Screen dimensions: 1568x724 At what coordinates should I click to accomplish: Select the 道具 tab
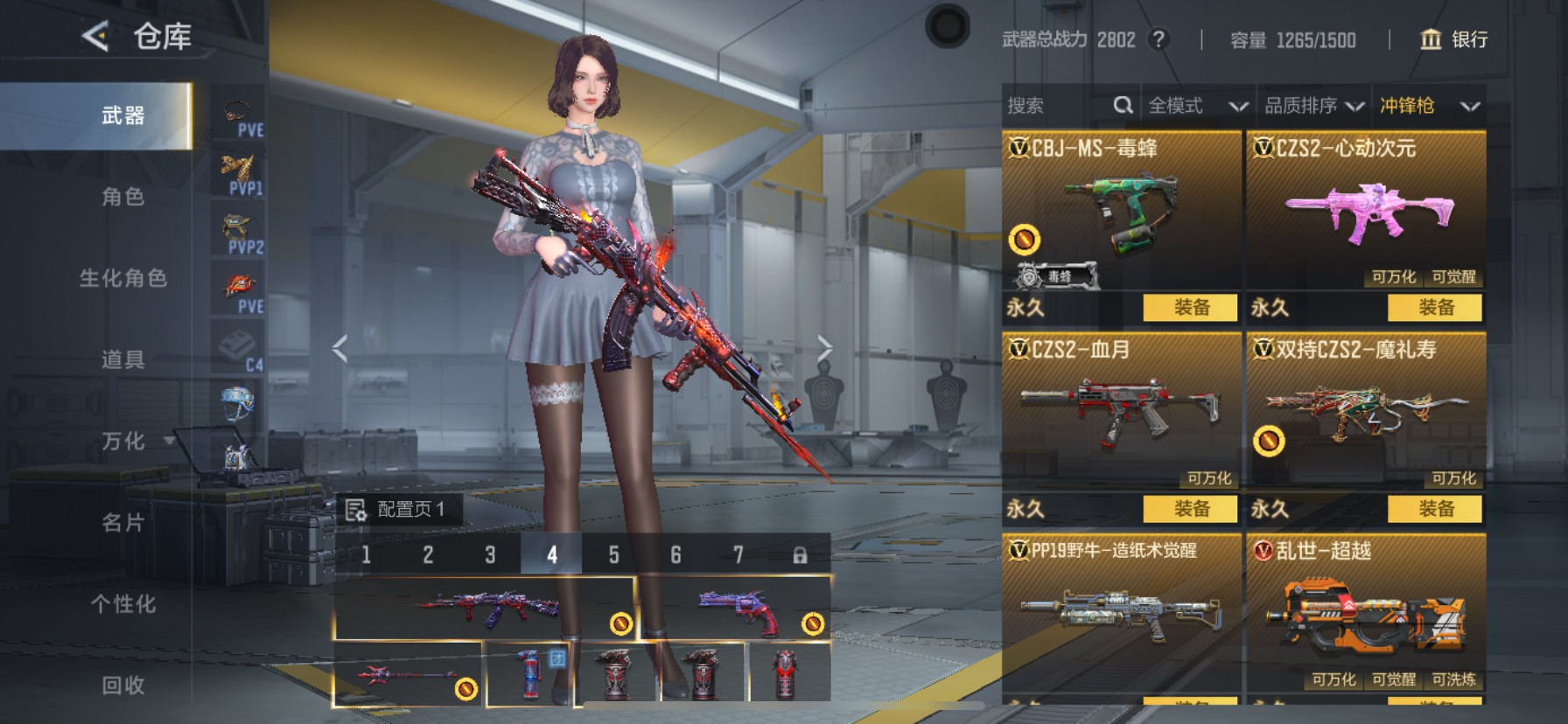click(122, 359)
